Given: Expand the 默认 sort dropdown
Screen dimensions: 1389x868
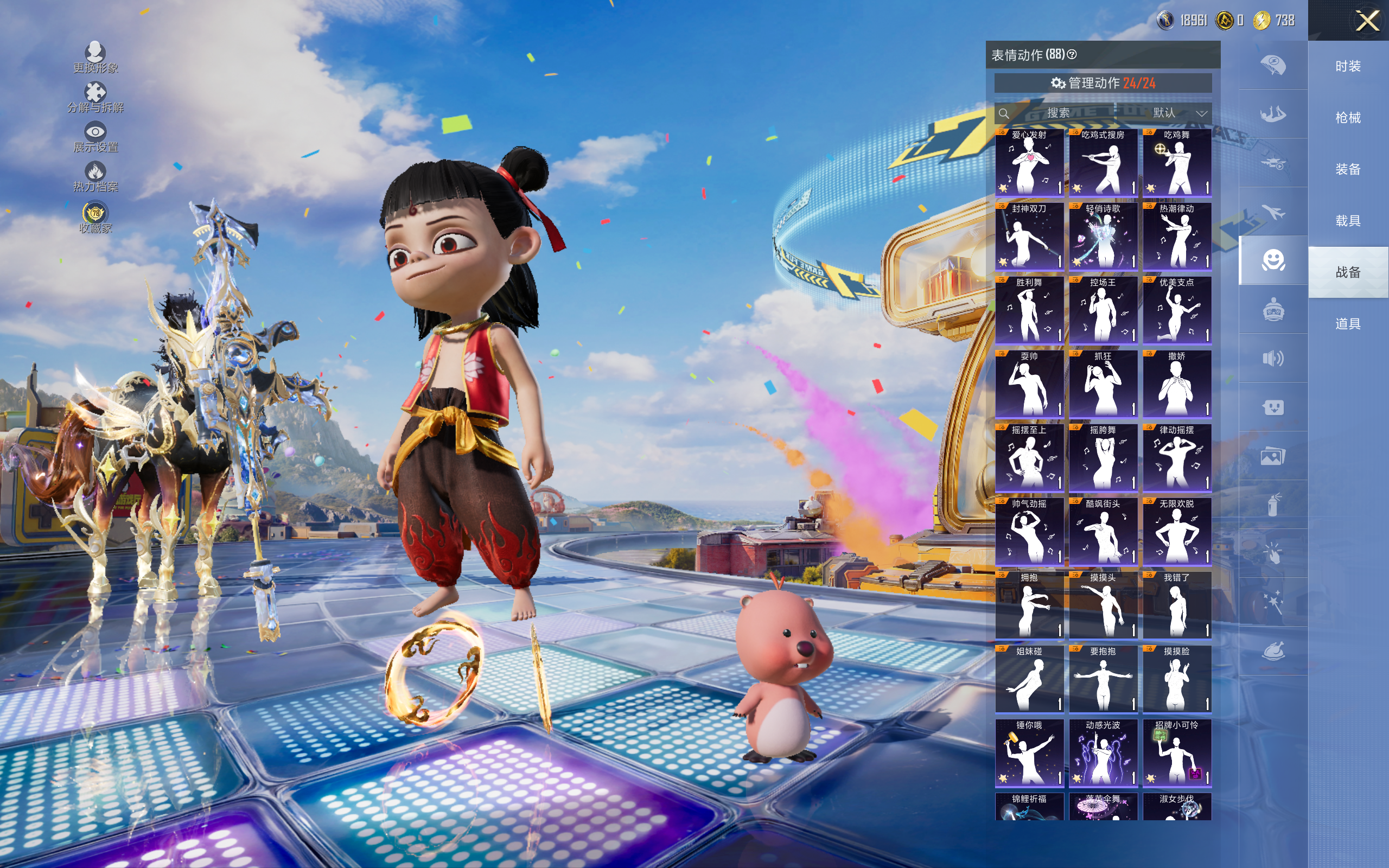Looking at the screenshot, I should coord(1179,113).
